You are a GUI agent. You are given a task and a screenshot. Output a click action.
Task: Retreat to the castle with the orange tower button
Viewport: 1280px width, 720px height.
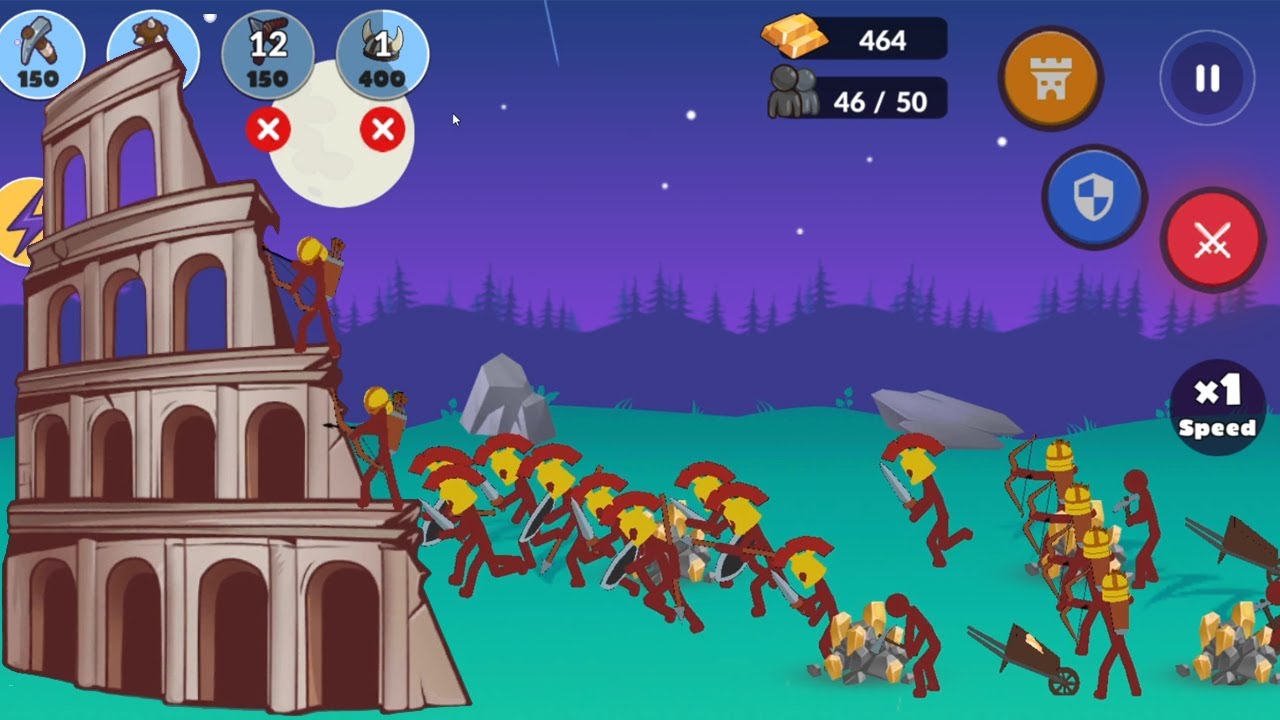[1050, 79]
